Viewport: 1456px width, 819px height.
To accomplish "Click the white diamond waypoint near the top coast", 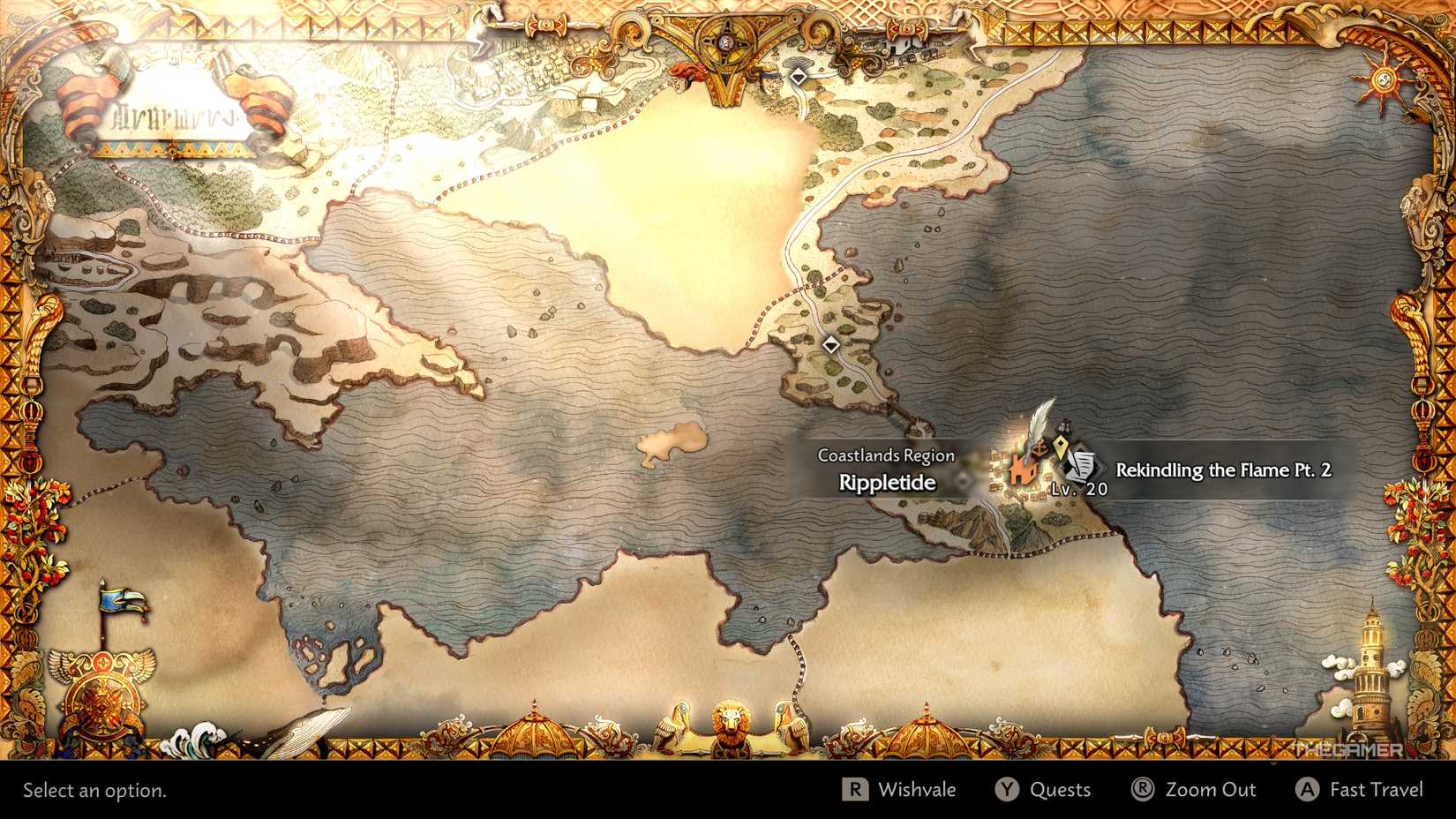I will pyautogui.click(x=800, y=76).
